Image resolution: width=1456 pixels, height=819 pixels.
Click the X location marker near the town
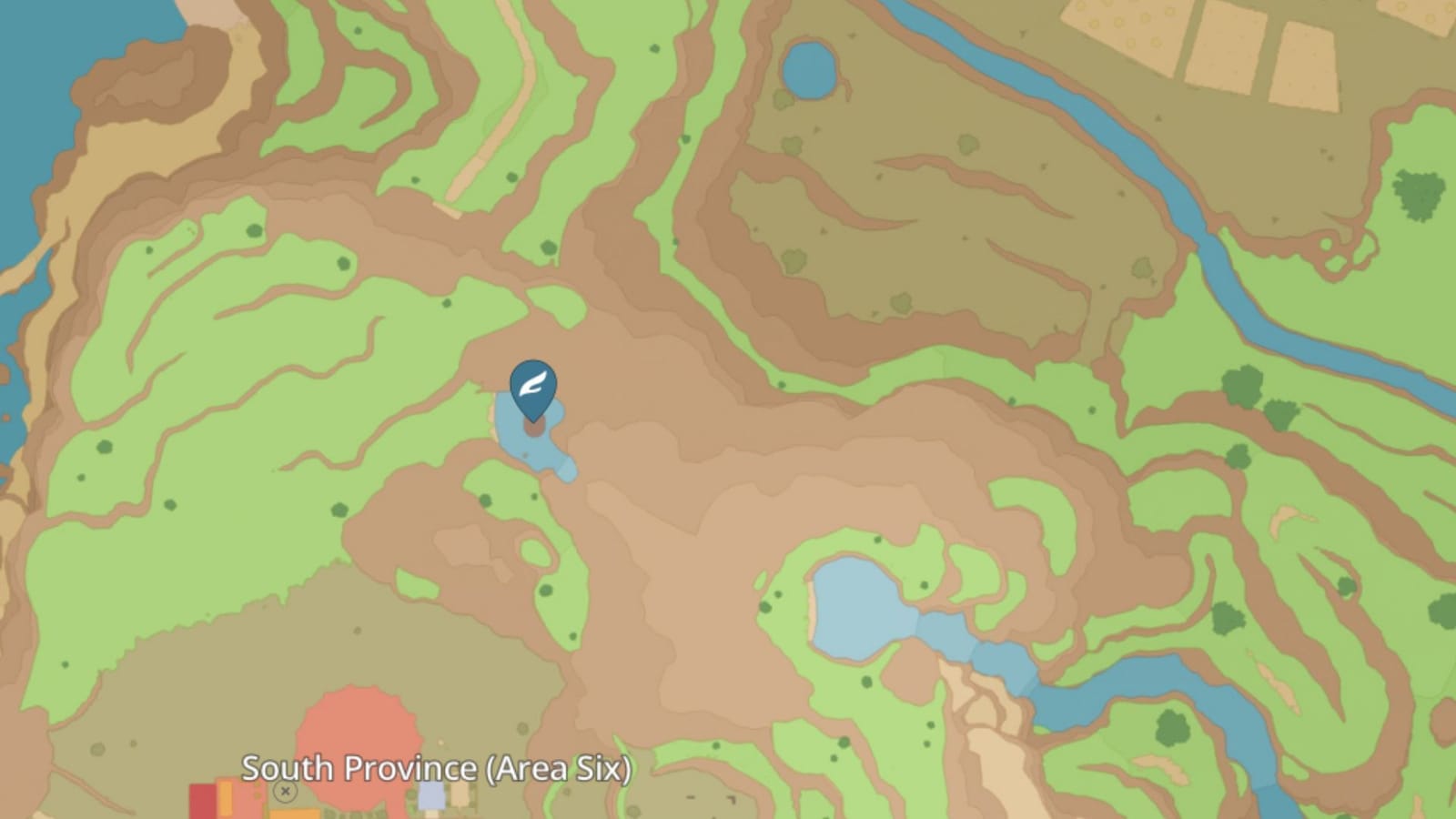(x=286, y=792)
